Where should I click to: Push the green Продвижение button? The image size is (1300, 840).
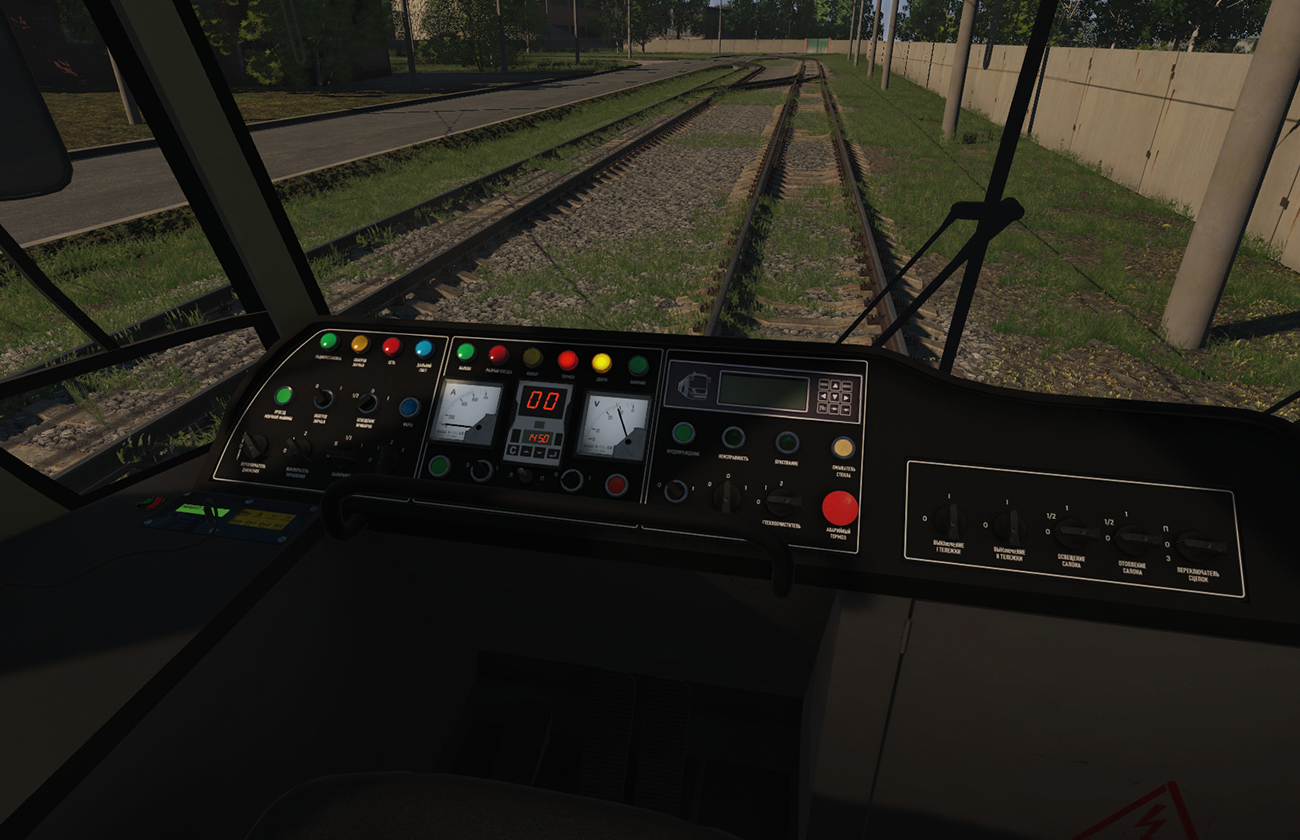(x=683, y=433)
